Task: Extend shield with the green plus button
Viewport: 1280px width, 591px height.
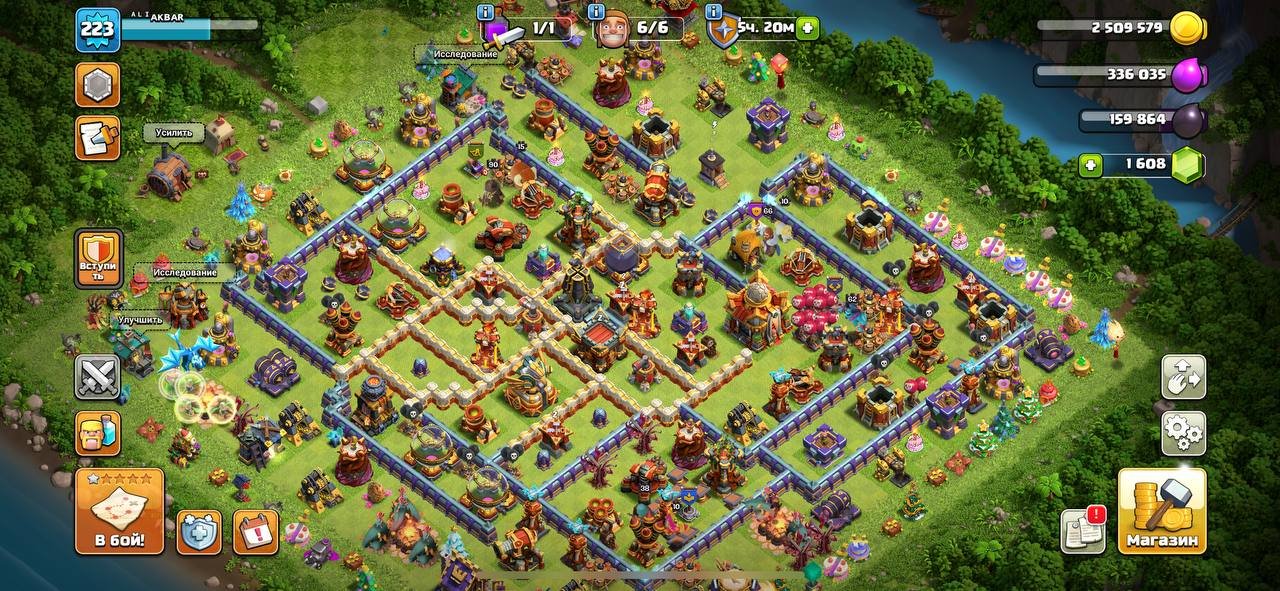Action: click(808, 28)
